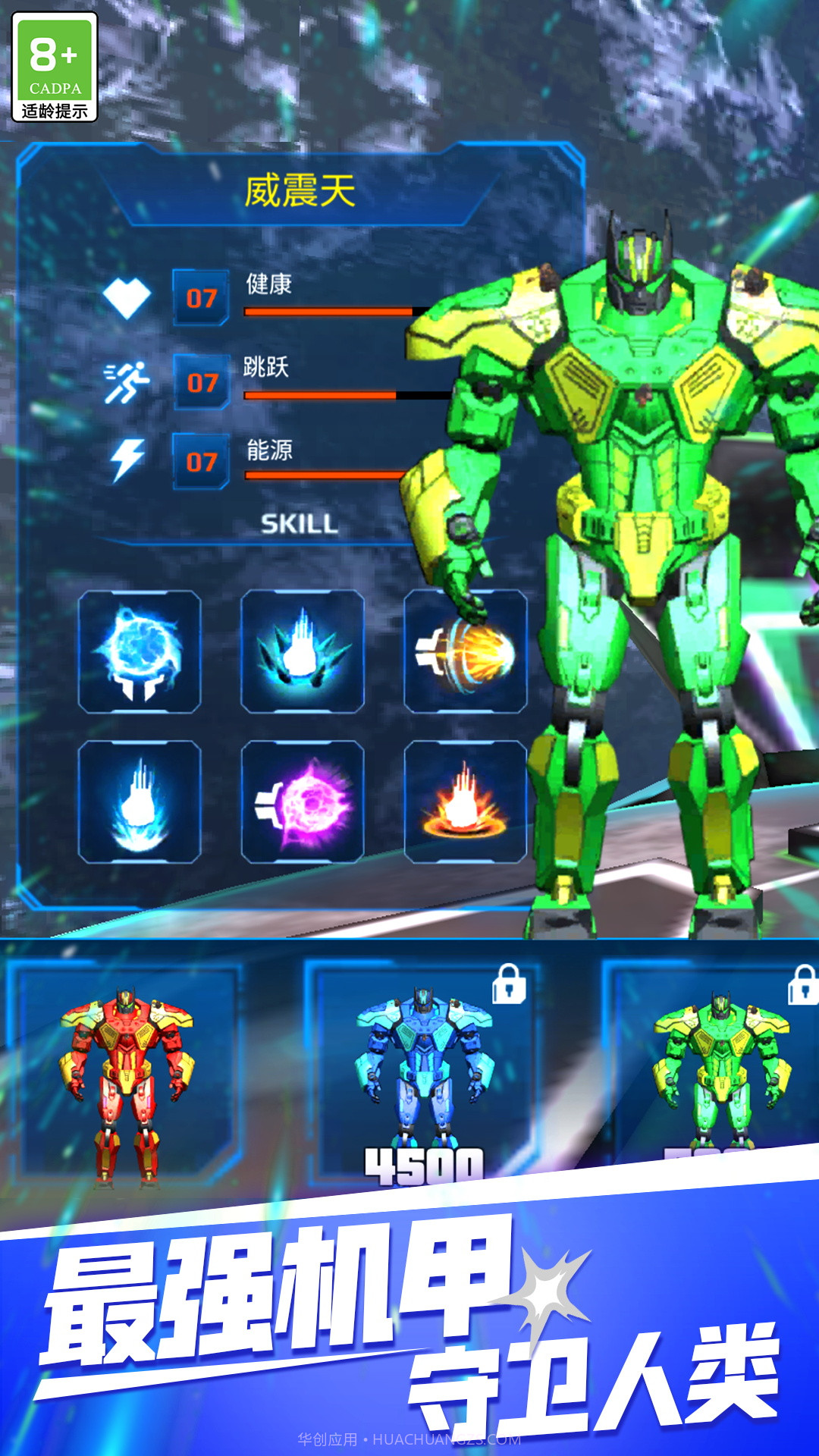Choose the cyan spiked fist skill
This screenshot has width=819, height=1456.
303,652
